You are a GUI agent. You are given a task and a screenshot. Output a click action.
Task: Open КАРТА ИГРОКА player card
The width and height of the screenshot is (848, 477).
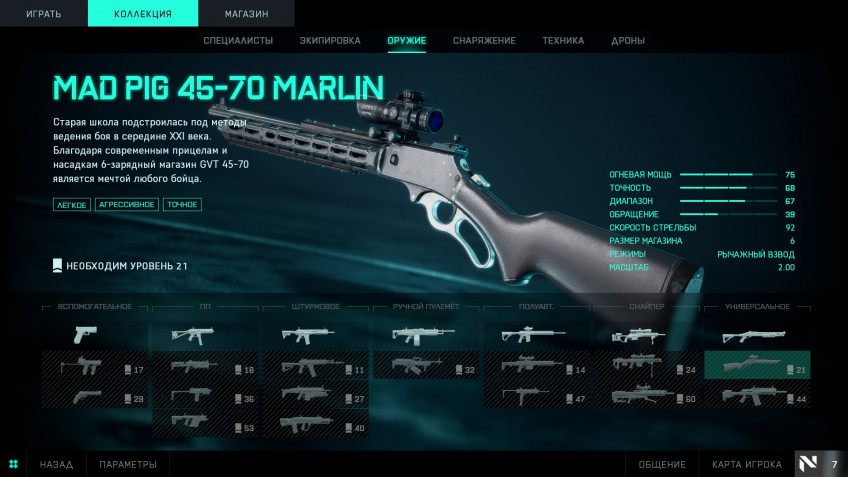746,464
